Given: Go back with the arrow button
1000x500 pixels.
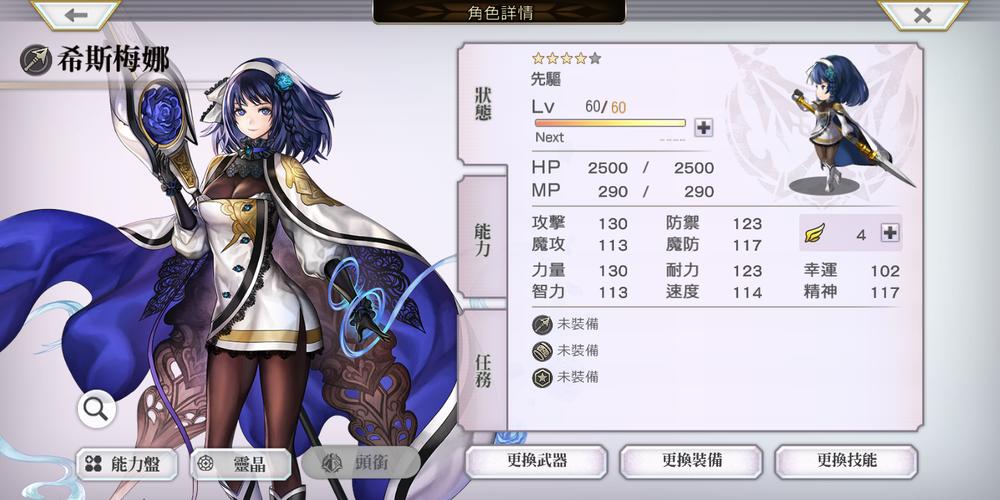Looking at the screenshot, I should (76, 15).
